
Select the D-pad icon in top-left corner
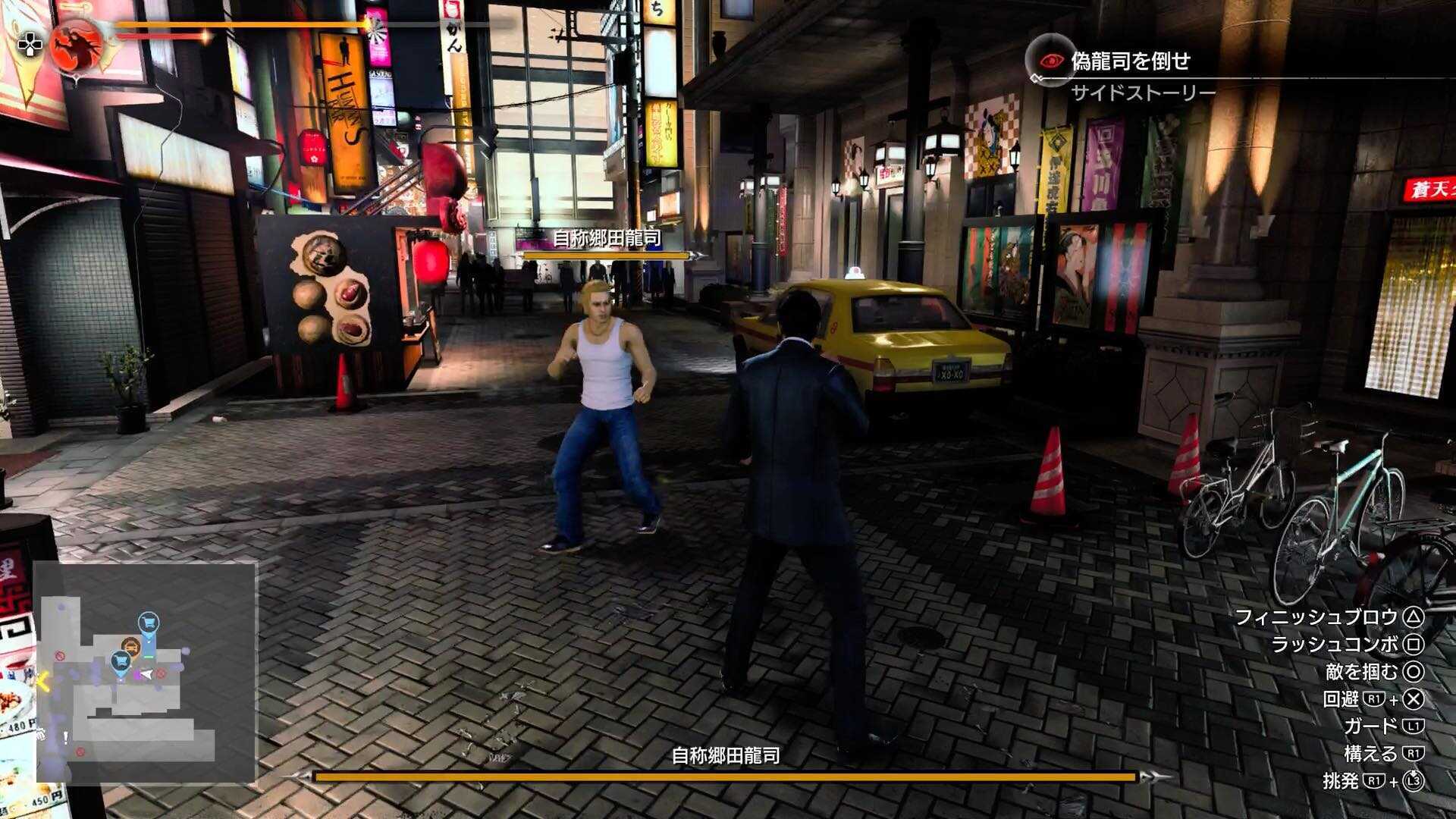29,43
